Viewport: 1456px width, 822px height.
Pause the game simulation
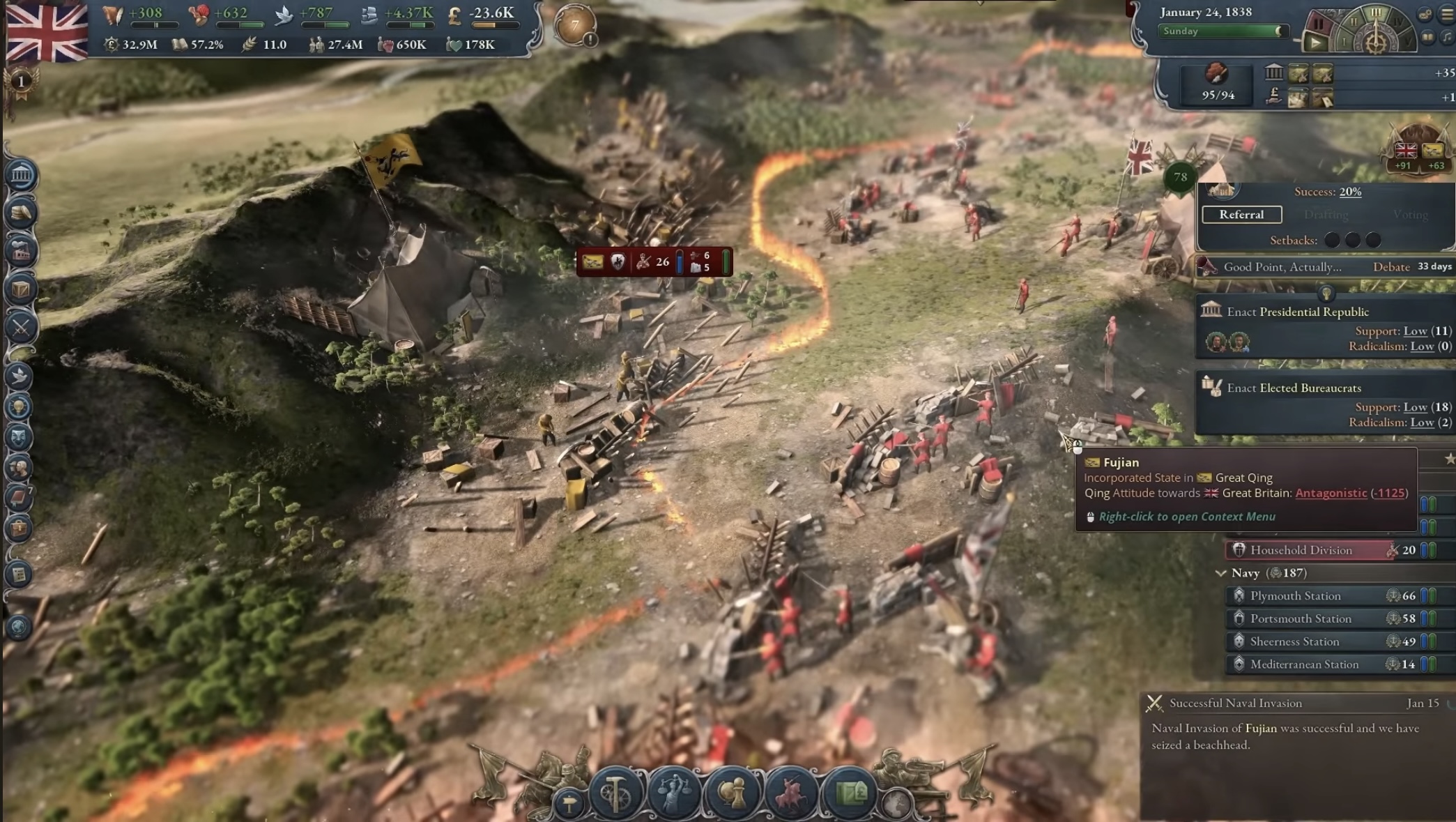(1319, 24)
